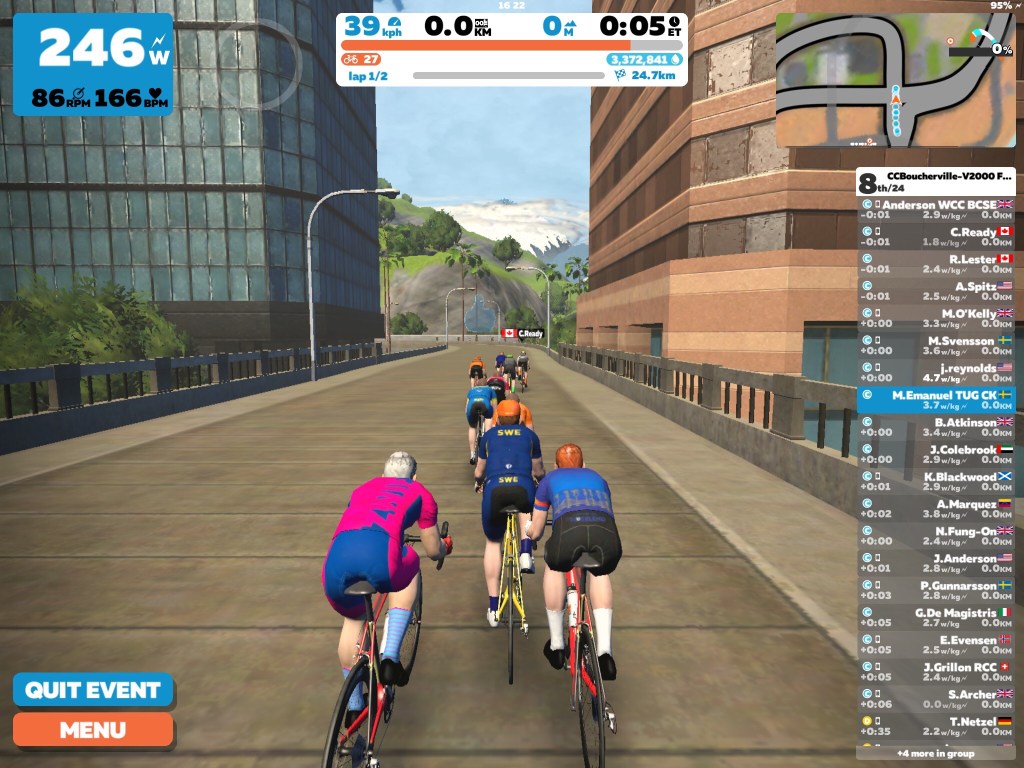1024x768 pixels.
Task: Select j.reynolds in the riders panel
Action: click(x=936, y=372)
